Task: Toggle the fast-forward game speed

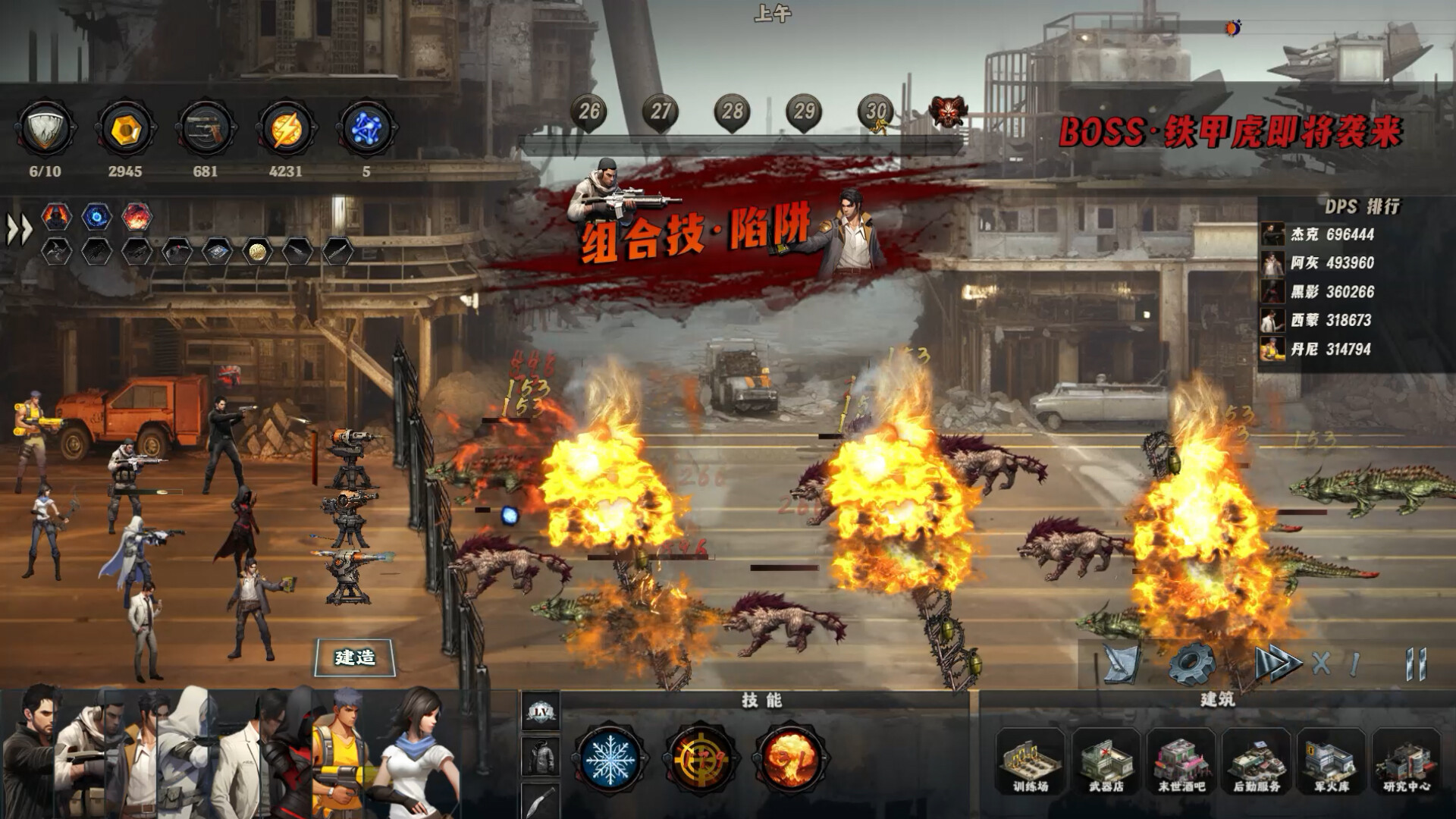Action: [x=1277, y=664]
